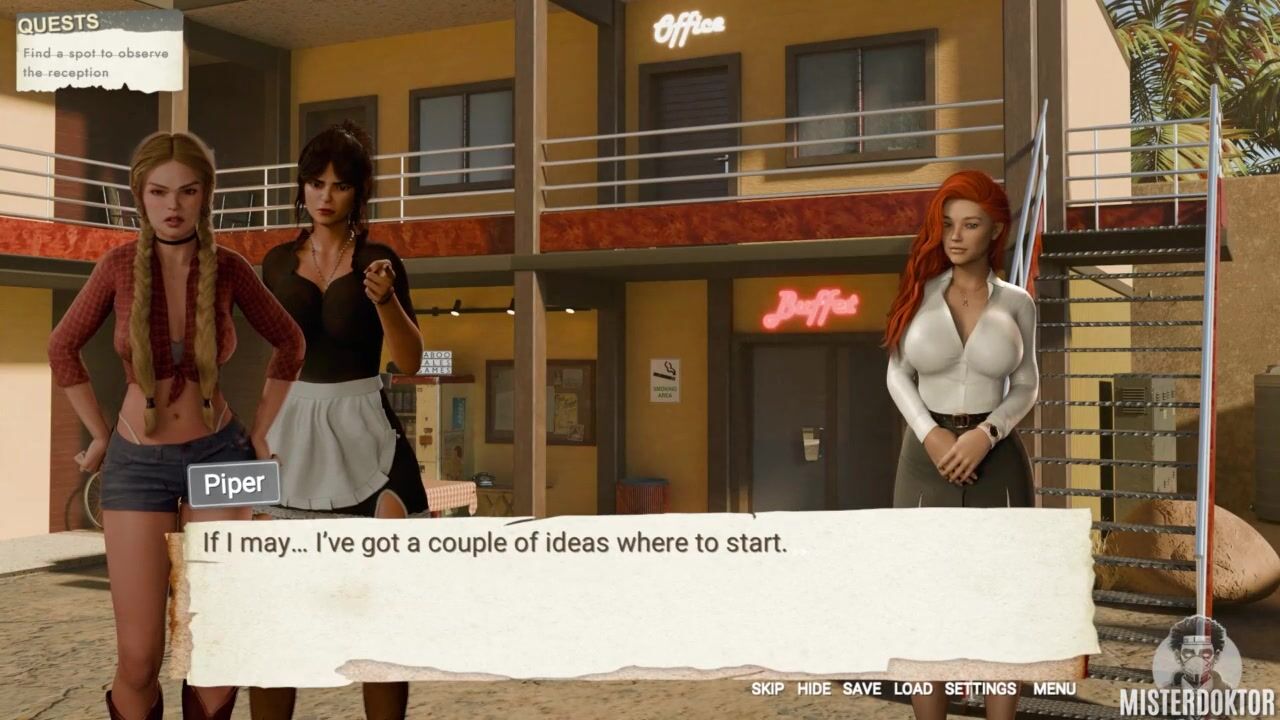Hide the dialogue interface
1280x720 pixels.
[x=813, y=689]
